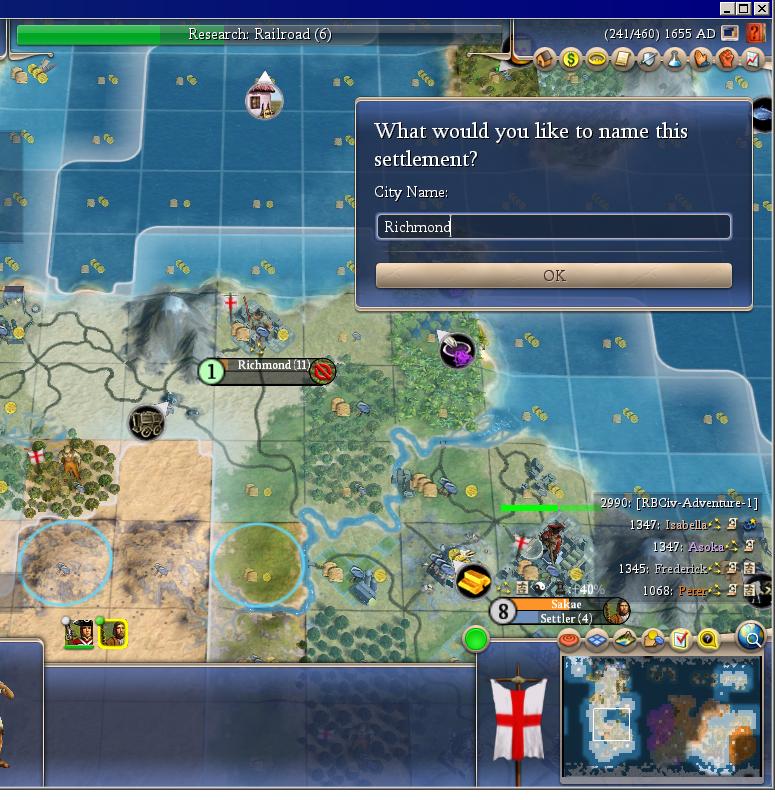Open the Military Advisor shield icon

649,60
